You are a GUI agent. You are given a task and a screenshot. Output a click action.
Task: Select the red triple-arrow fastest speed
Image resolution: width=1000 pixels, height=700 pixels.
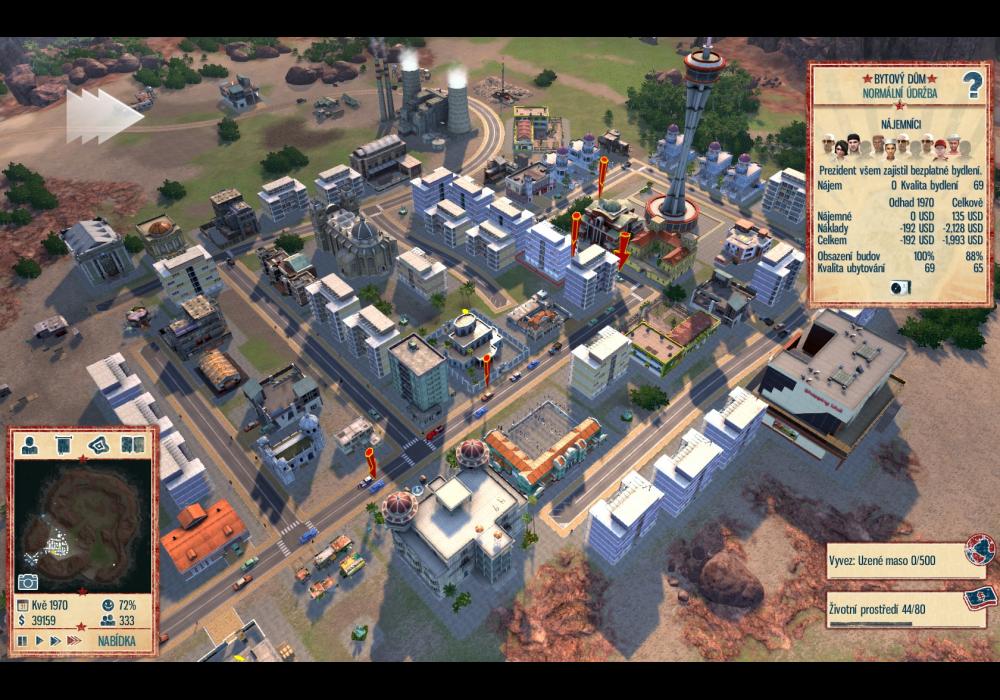(75, 640)
